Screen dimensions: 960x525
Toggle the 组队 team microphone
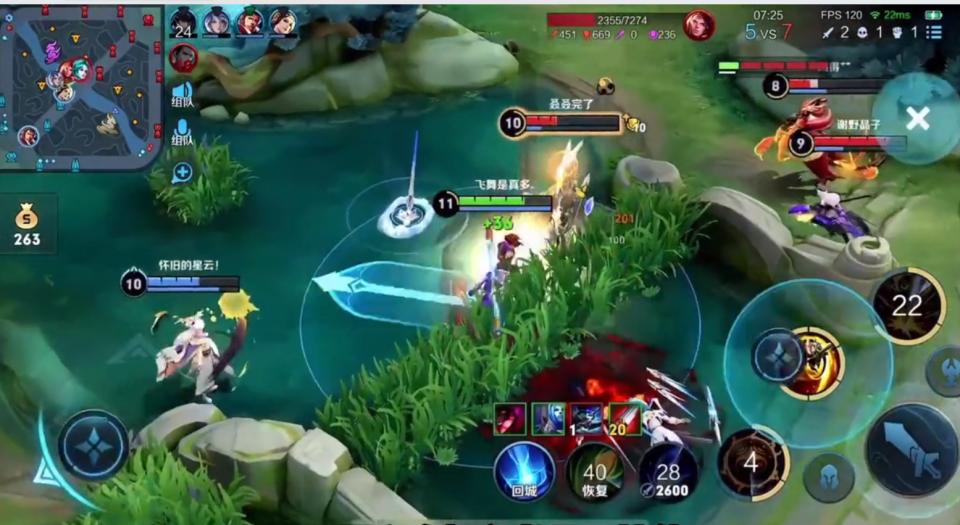click(x=182, y=131)
